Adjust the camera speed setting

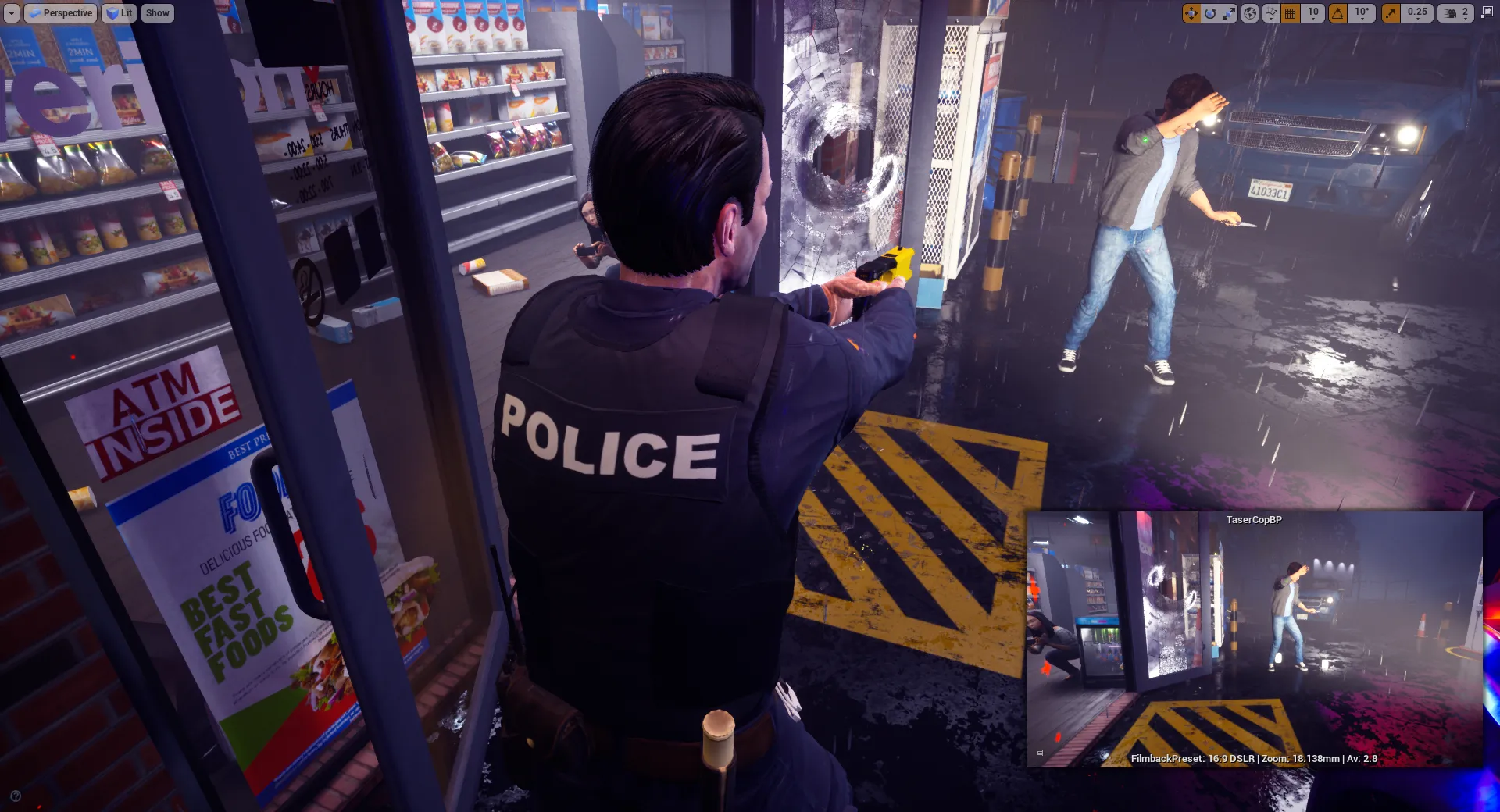click(x=1456, y=13)
